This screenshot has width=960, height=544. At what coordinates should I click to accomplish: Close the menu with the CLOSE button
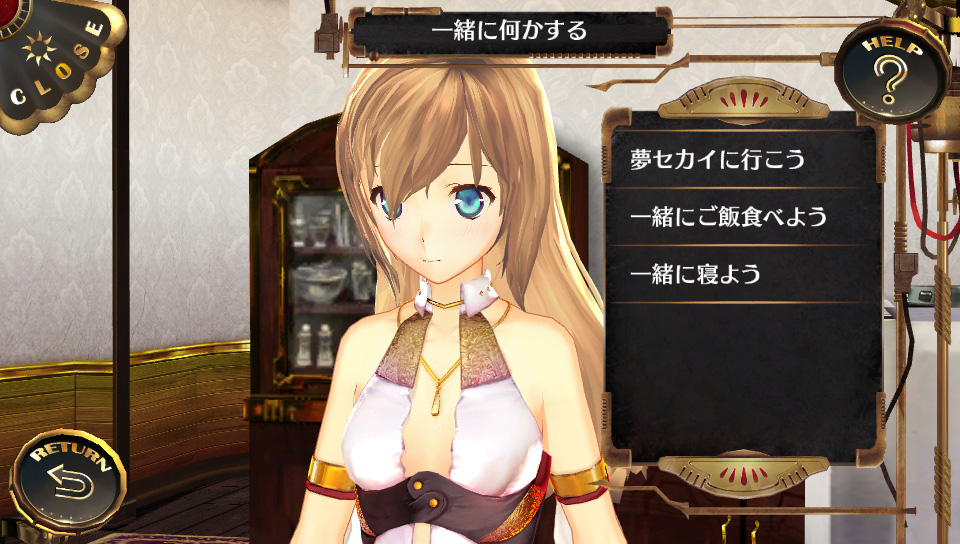point(55,60)
